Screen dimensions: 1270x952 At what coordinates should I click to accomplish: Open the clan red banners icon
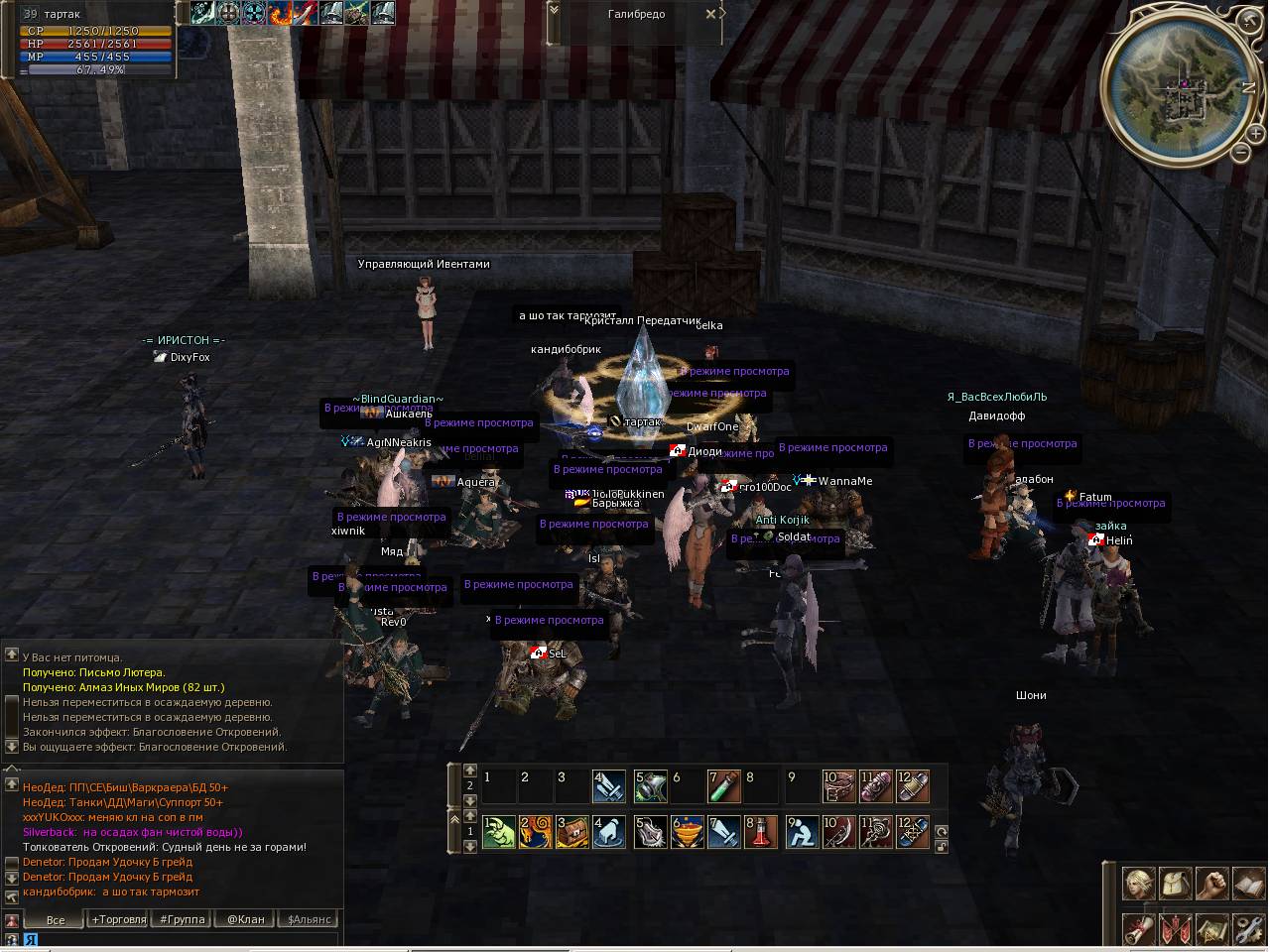coord(1176,930)
